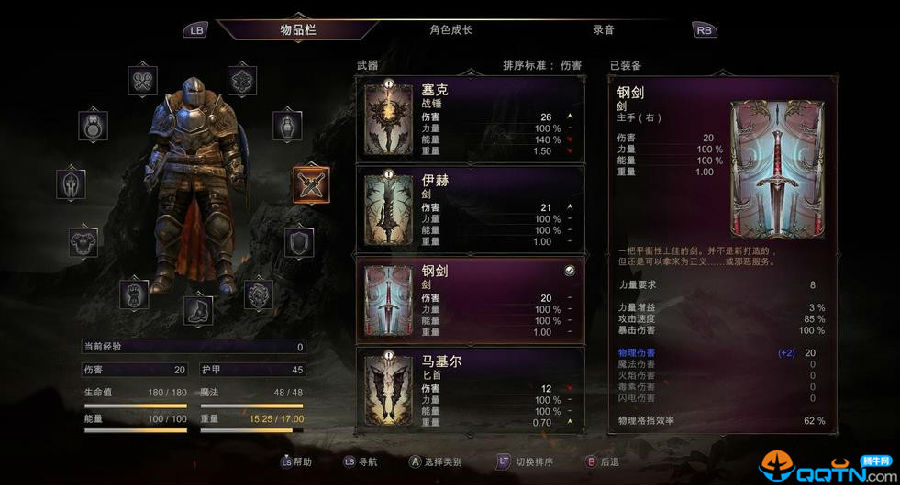Open the ring equipment slot
Screen dimensions: 900x485
(x=93, y=125)
